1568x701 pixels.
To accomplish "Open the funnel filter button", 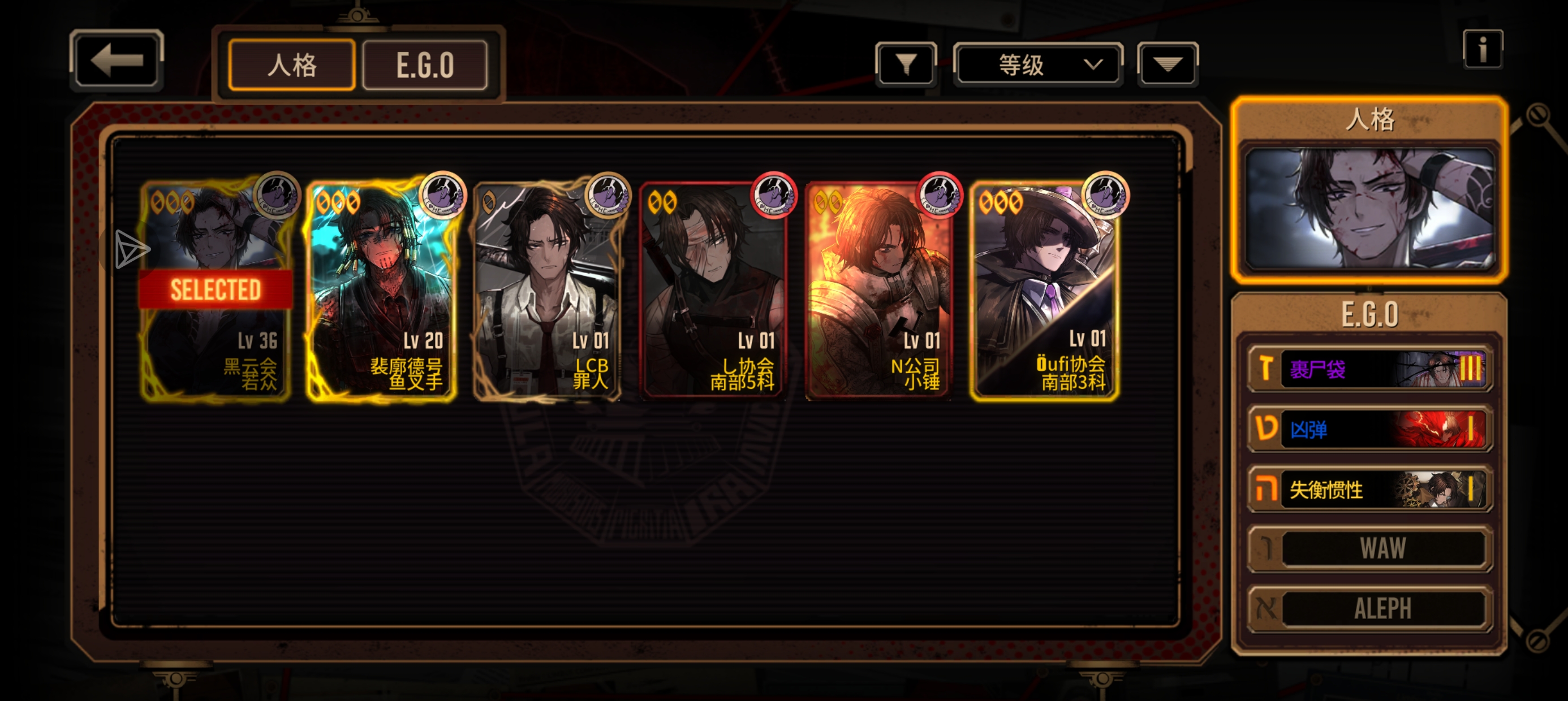I will coord(906,64).
